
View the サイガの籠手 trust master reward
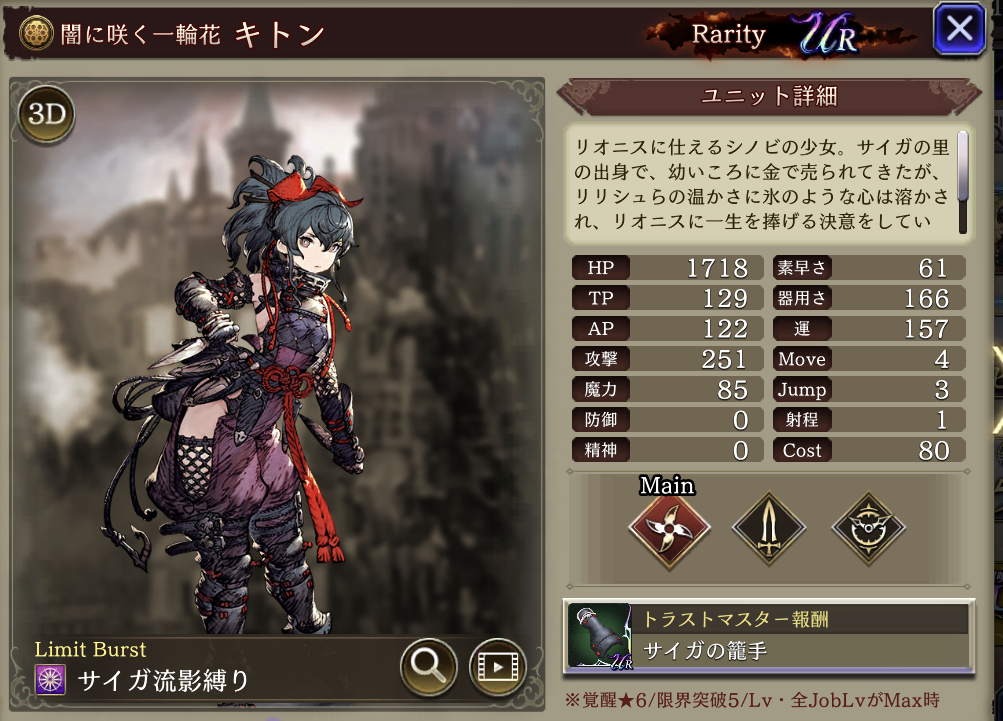tap(767, 636)
